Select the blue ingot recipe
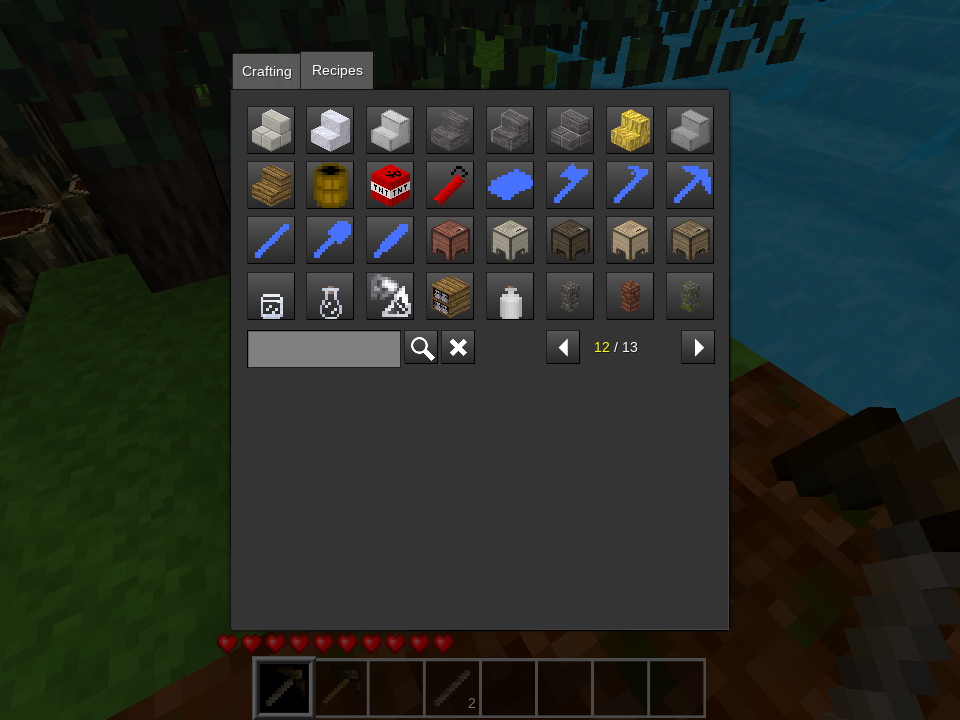960x720 pixels. [x=510, y=185]
